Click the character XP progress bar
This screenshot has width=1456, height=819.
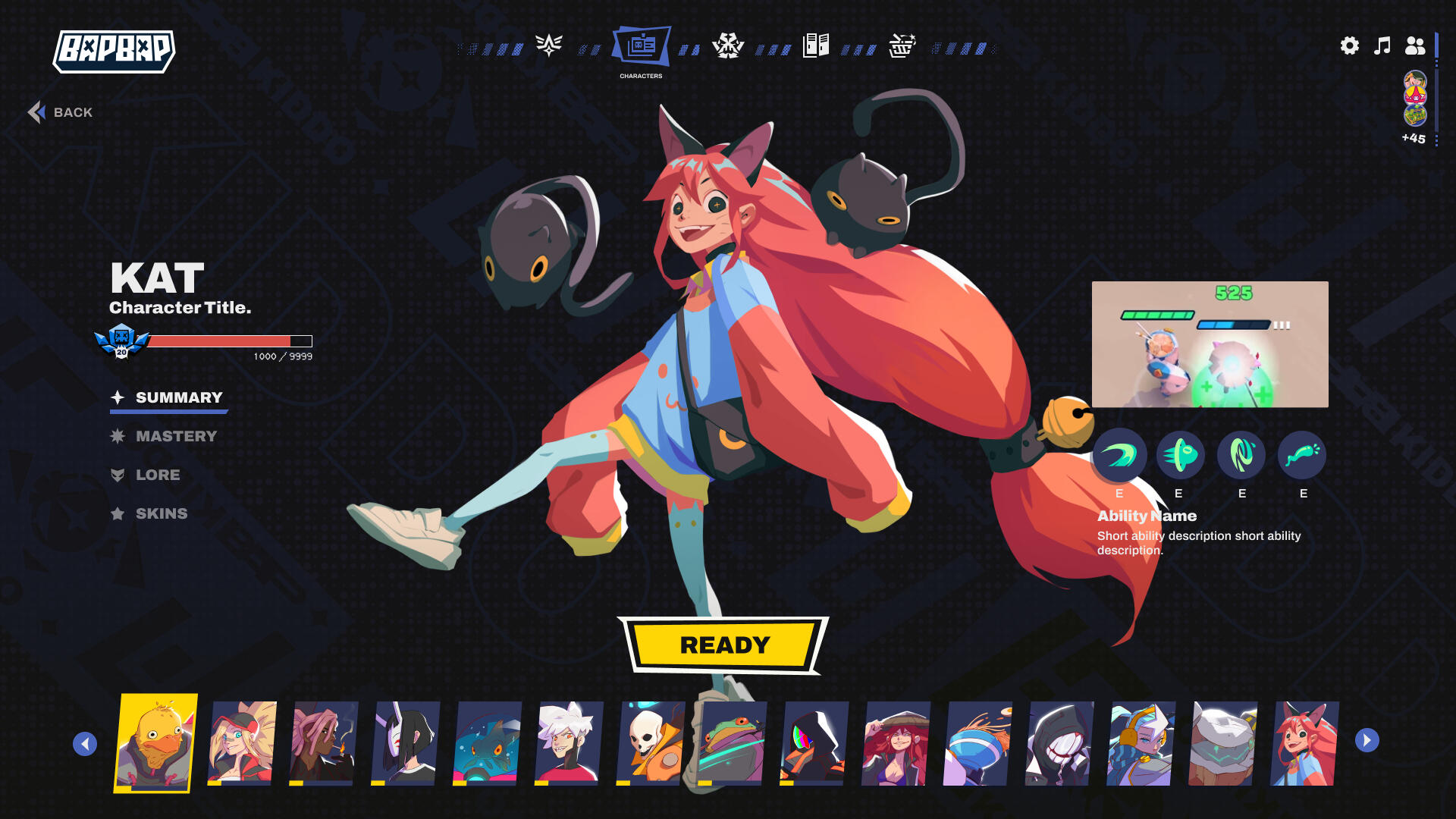pos(227,341)
